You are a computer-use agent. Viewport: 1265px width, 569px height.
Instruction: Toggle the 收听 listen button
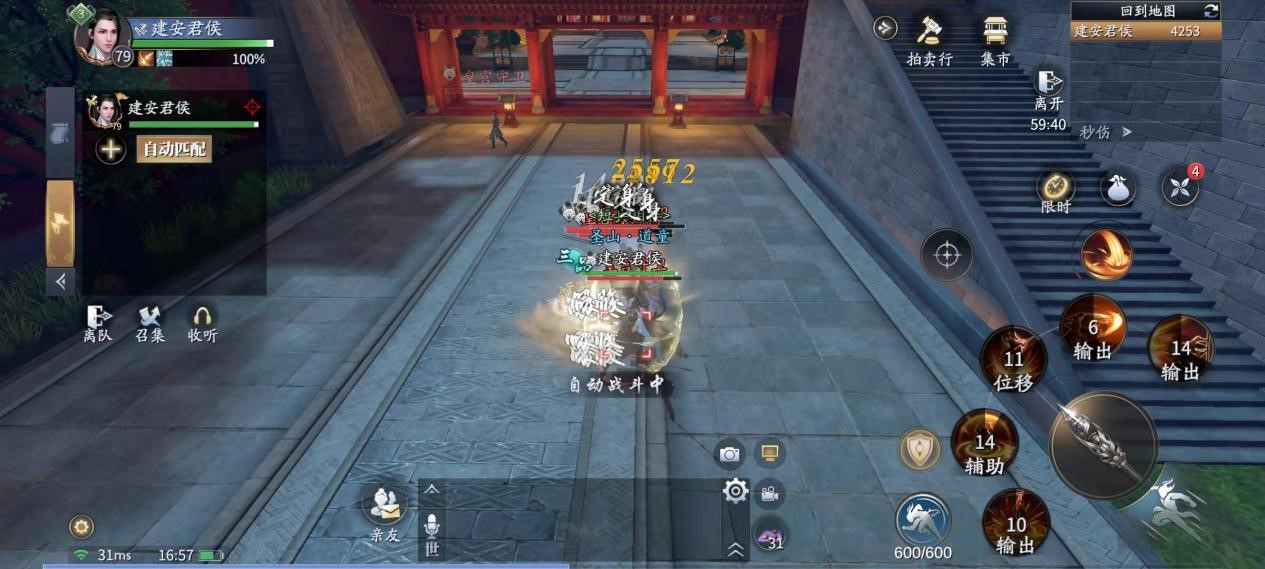[202, 322]
